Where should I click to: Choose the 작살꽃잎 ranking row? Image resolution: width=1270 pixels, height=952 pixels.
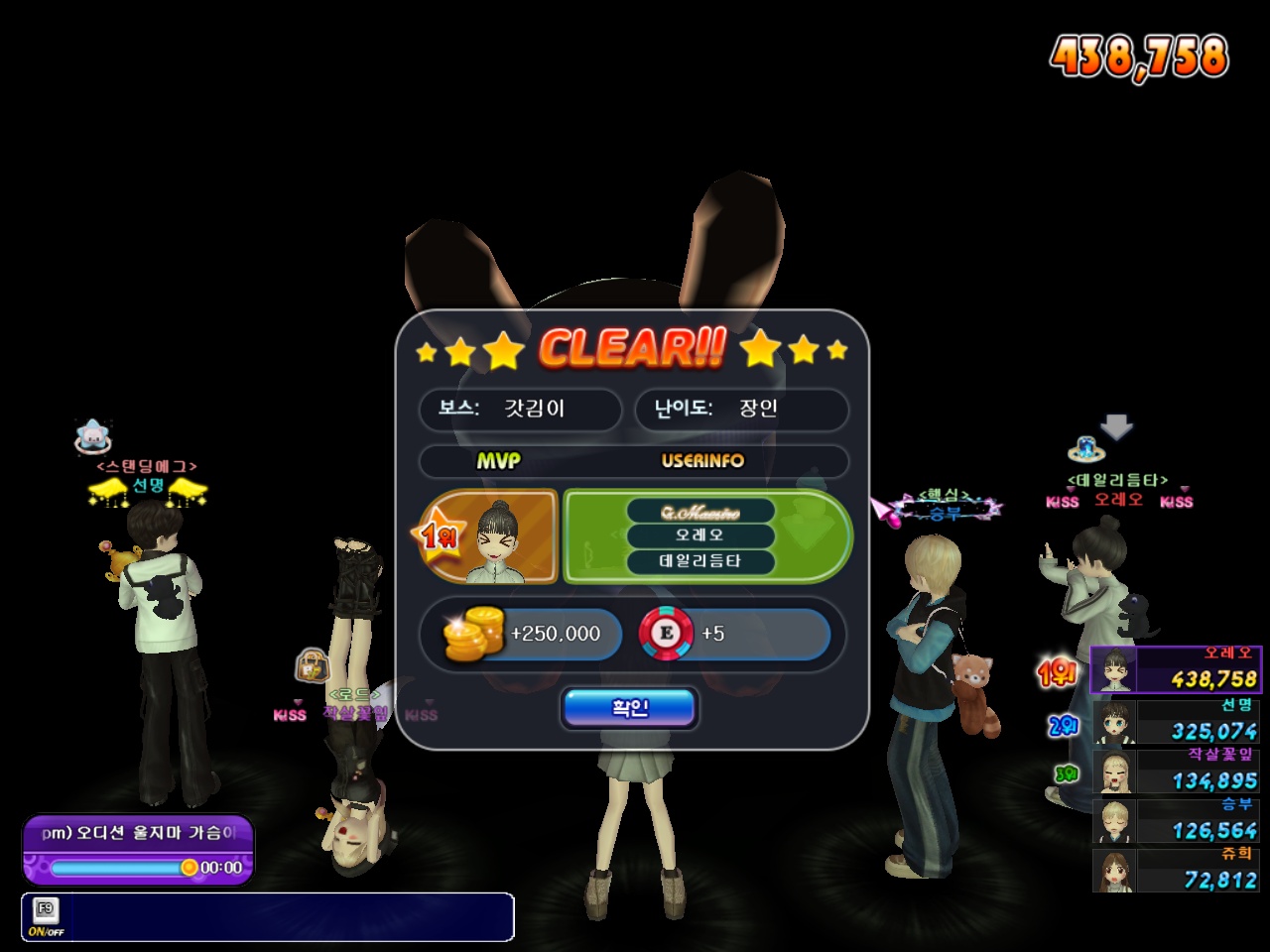click(1176, 772)
